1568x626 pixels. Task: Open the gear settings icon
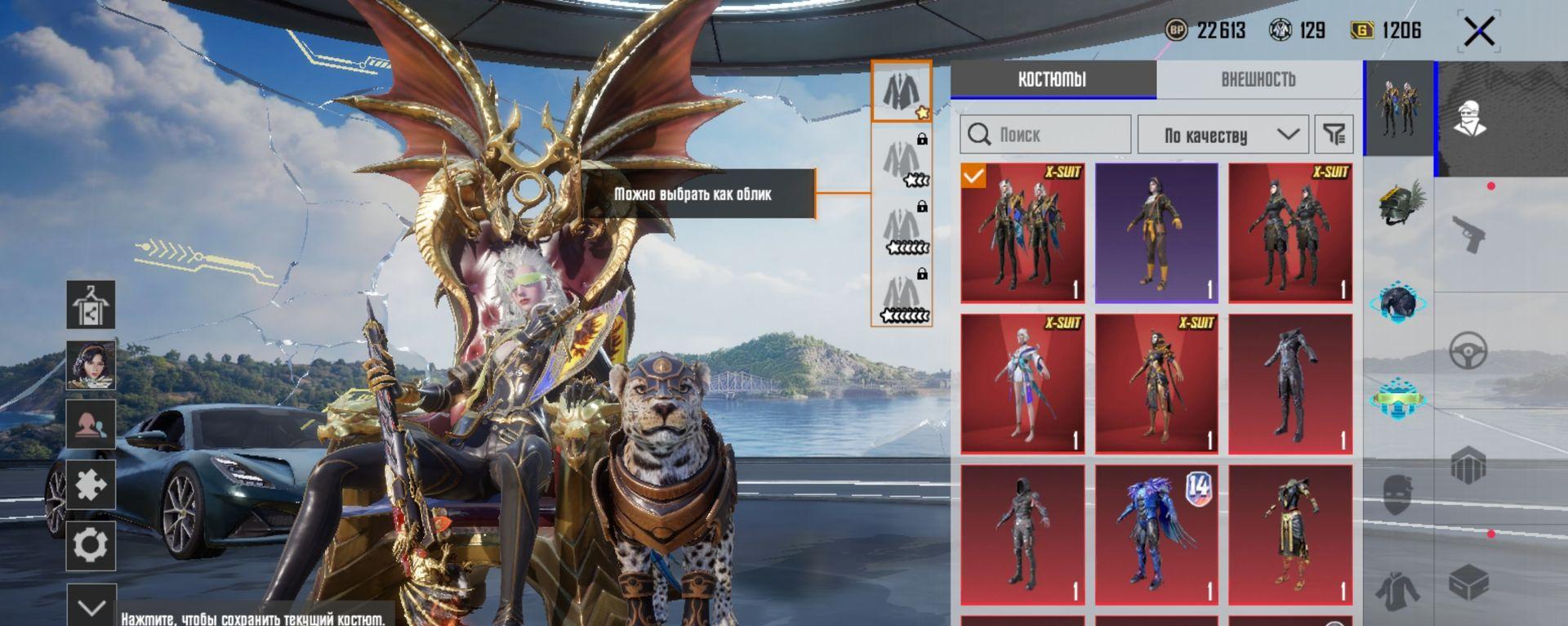(x=91, y=545)
